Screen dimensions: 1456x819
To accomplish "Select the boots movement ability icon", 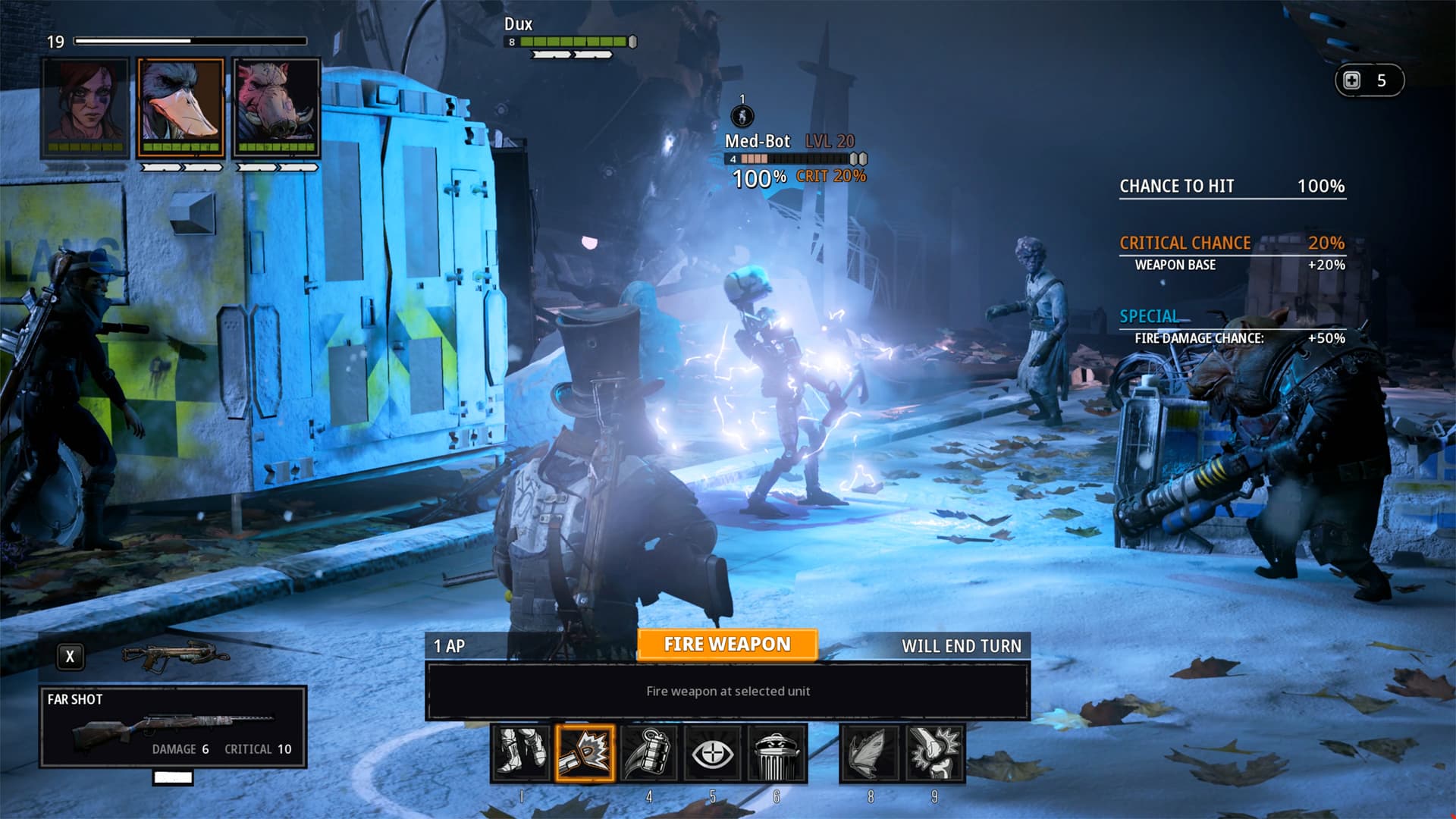I will pyautogui.click(x=520, y=754).
